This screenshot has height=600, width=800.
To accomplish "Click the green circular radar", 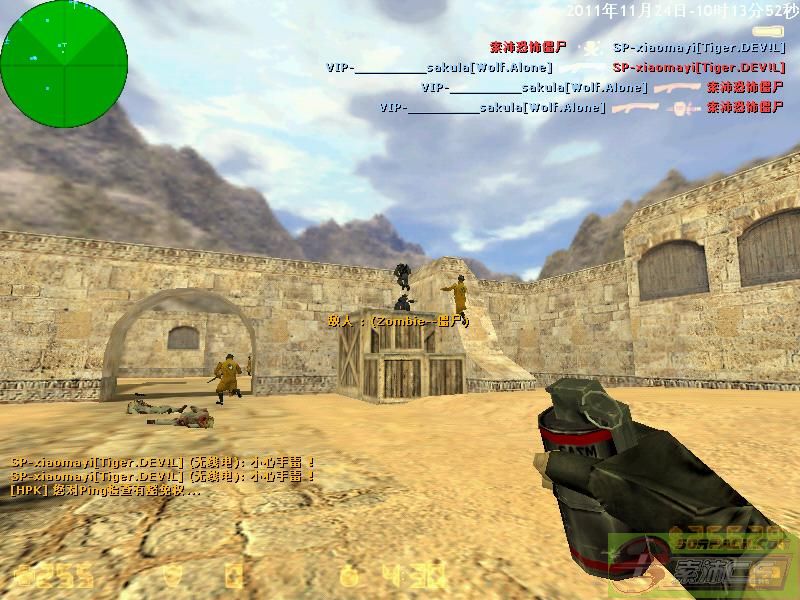I will tap(65, 59).
